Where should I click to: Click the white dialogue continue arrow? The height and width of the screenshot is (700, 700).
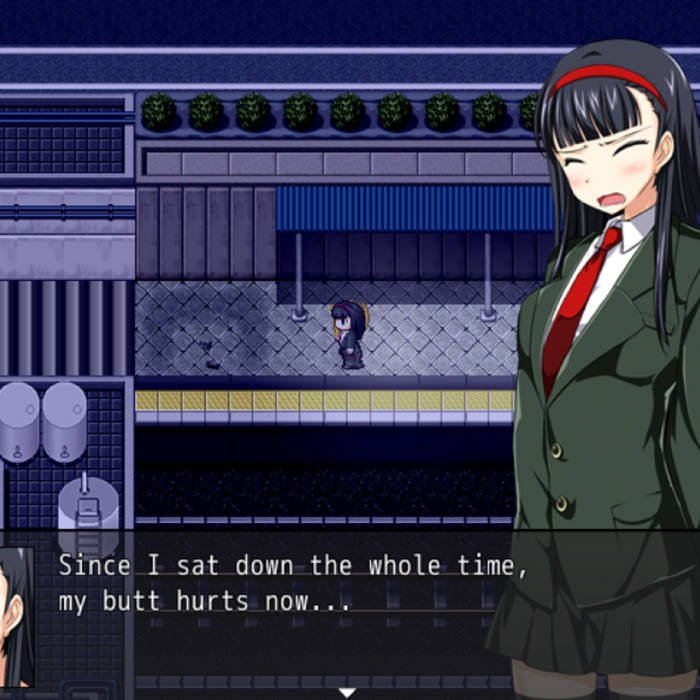coord(347,692)
